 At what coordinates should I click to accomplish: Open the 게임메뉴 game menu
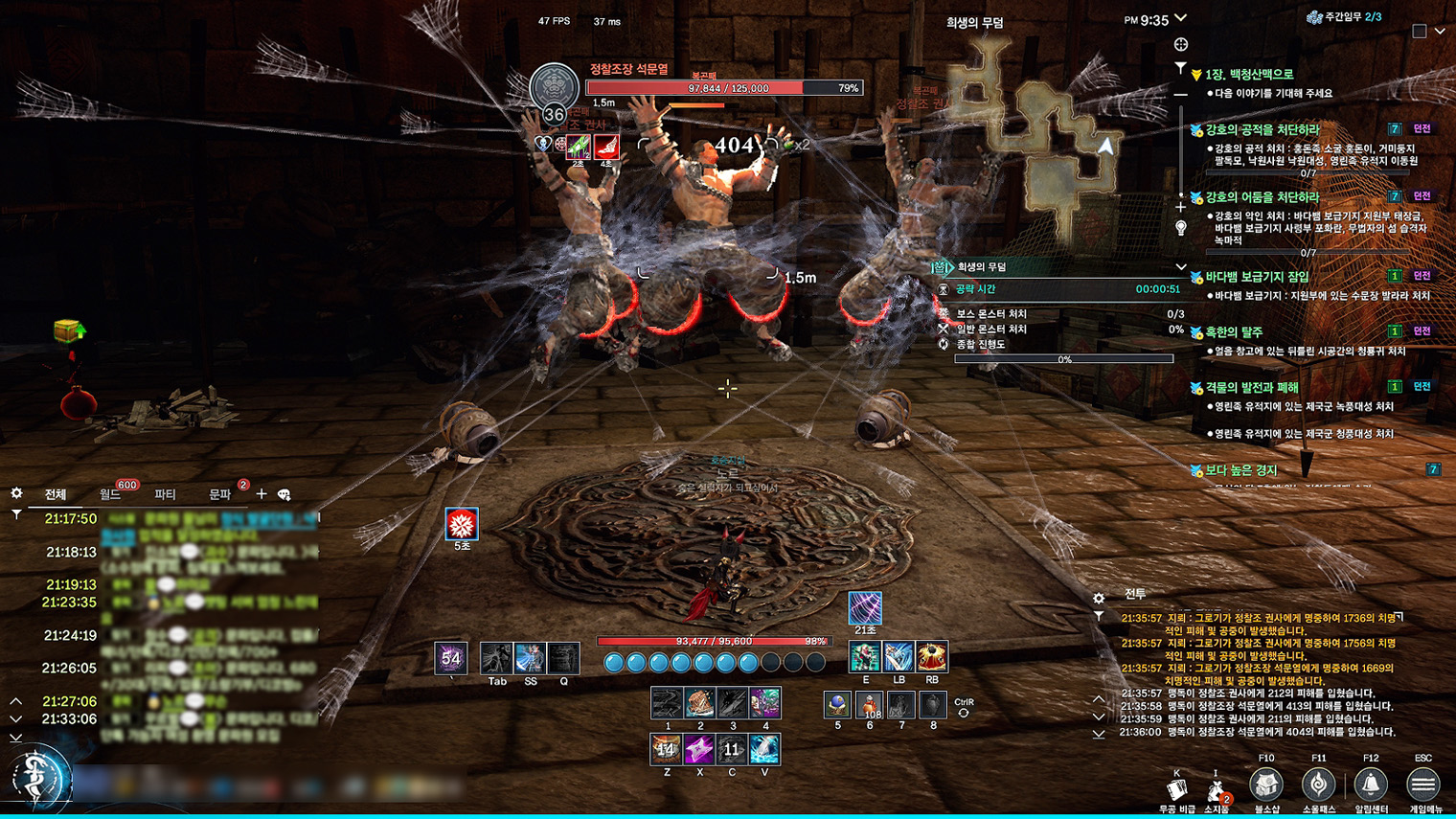1422,785
